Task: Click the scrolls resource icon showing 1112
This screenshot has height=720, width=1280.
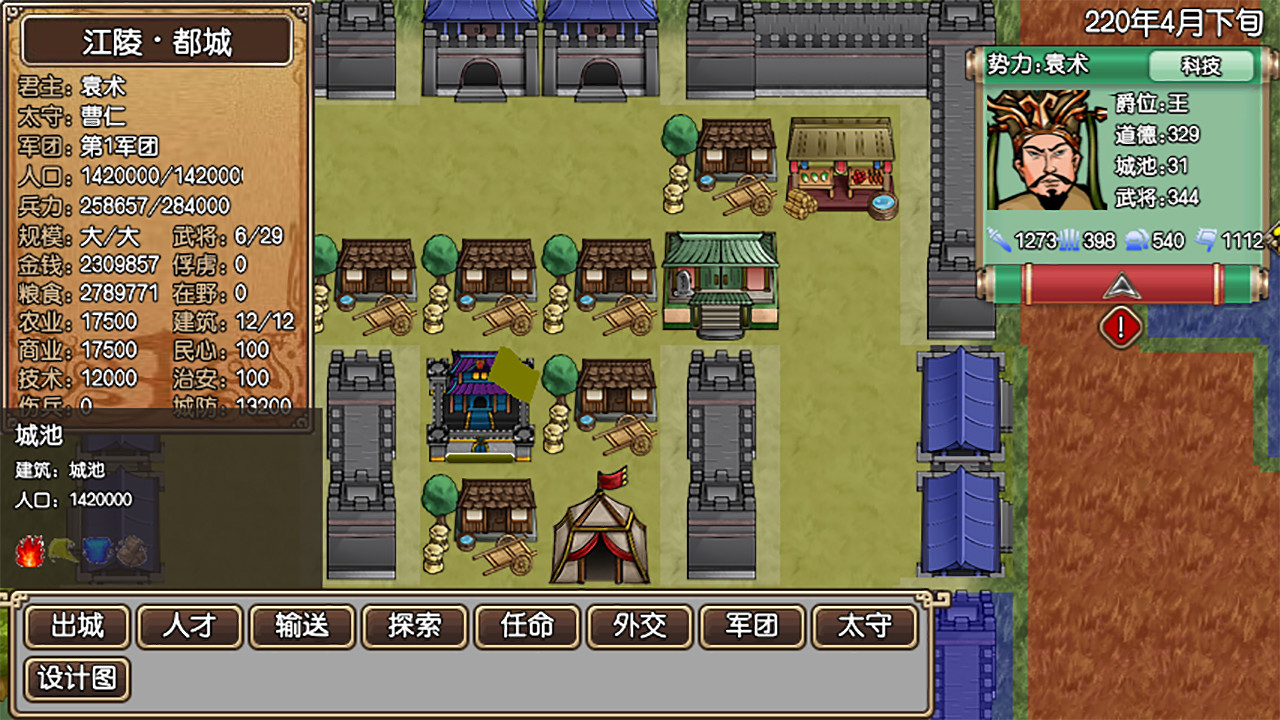Action: 1204,240
